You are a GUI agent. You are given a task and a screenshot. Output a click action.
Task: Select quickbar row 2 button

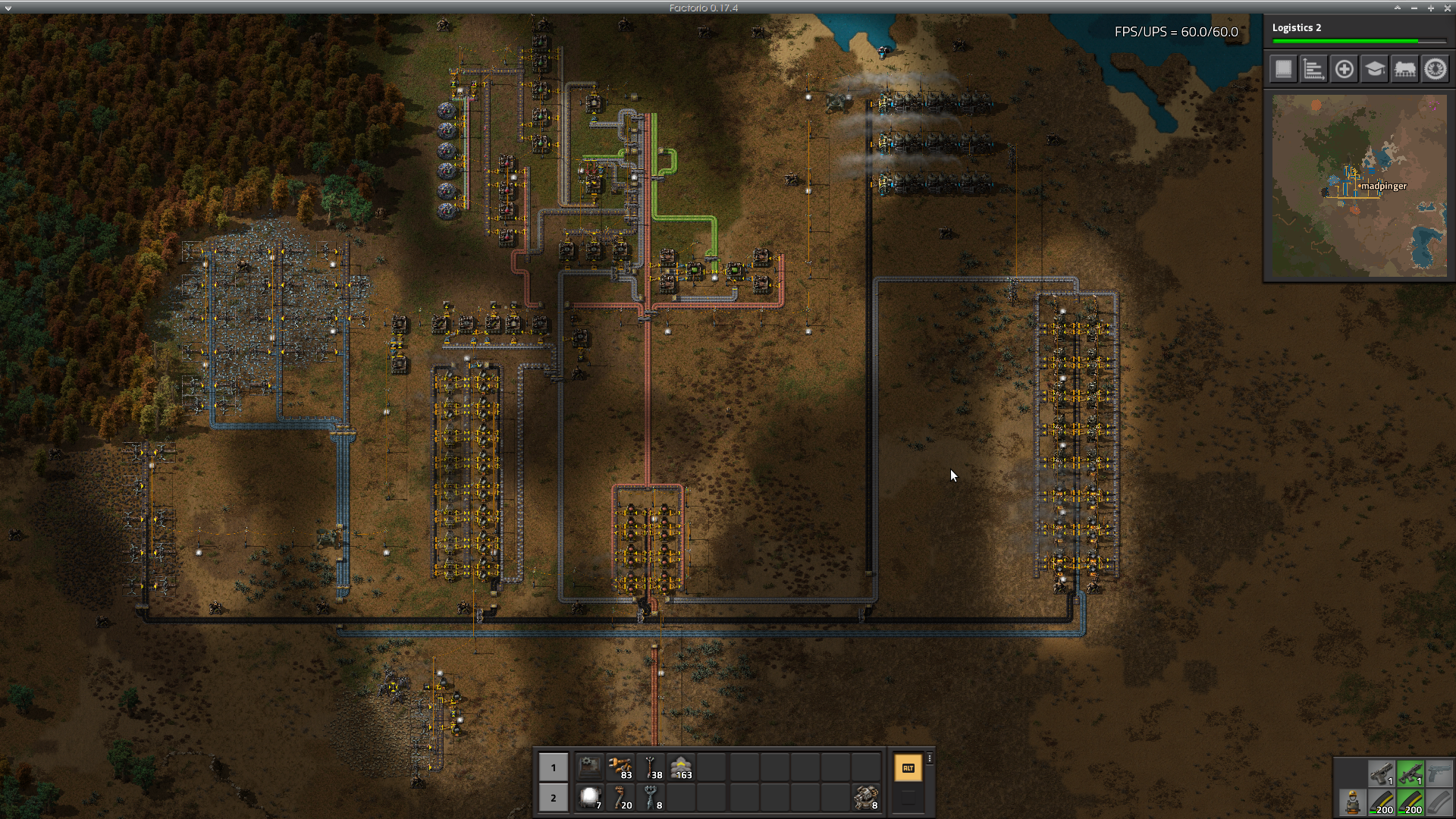click(x=553, y=798)
